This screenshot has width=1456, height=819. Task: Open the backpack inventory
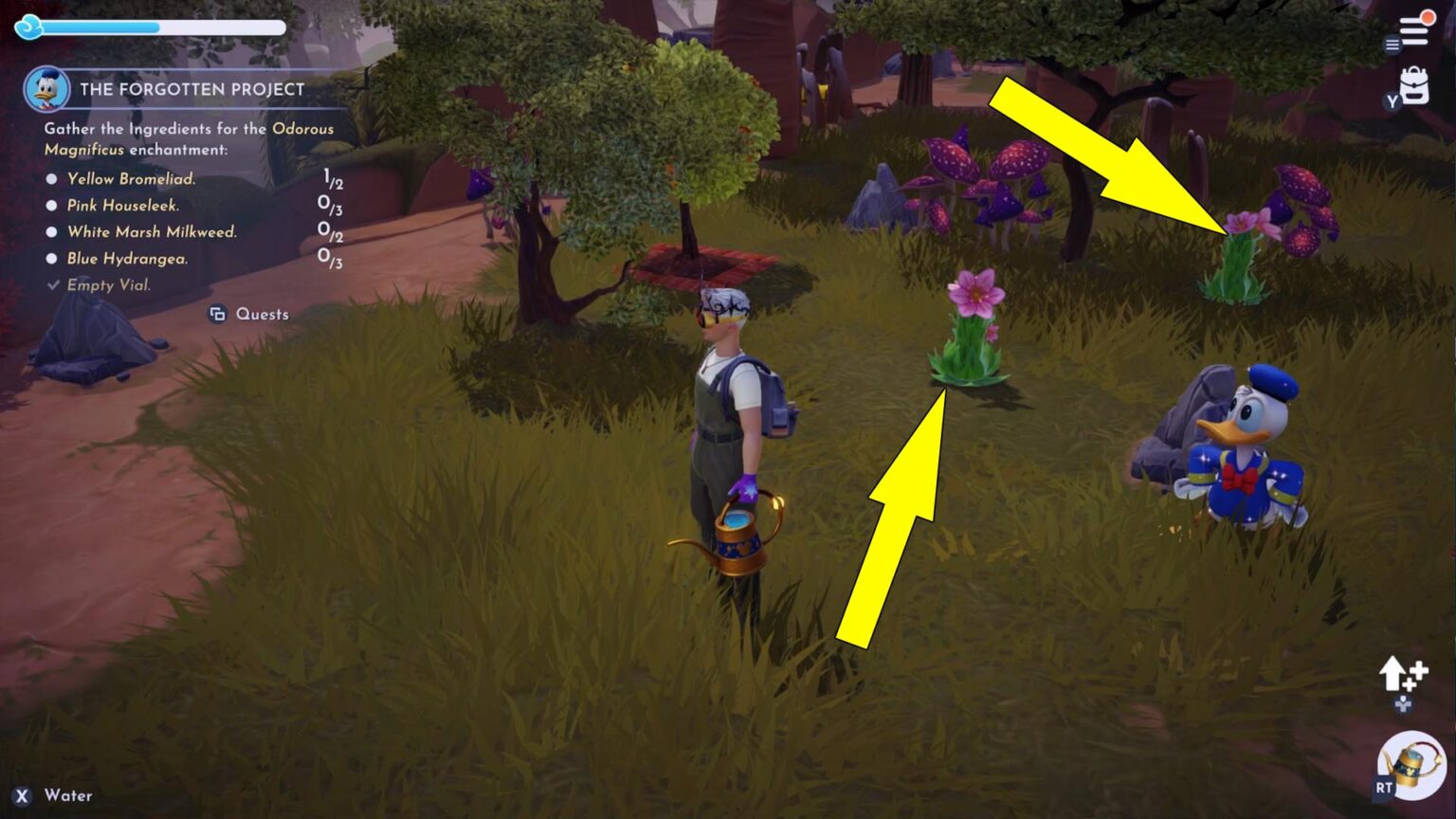(1413, 86)
